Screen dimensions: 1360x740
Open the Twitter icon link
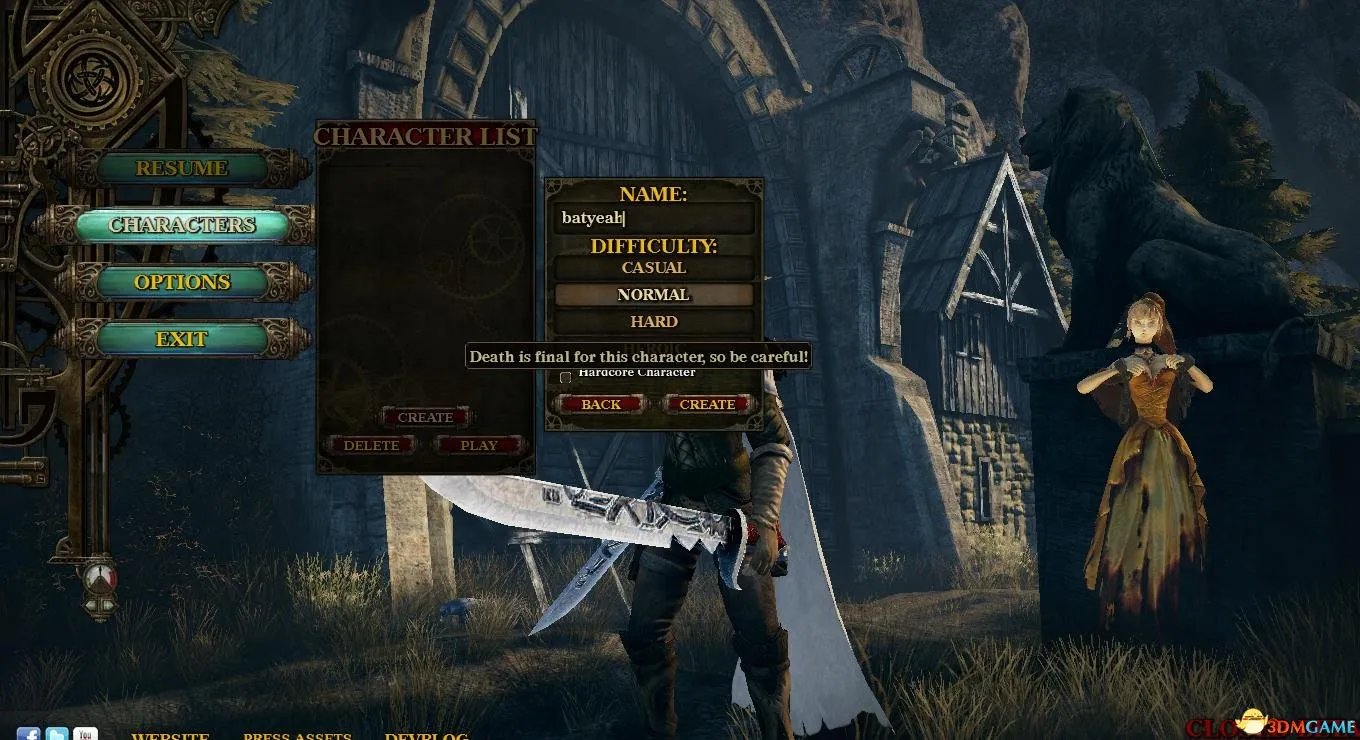pos(57,735)
